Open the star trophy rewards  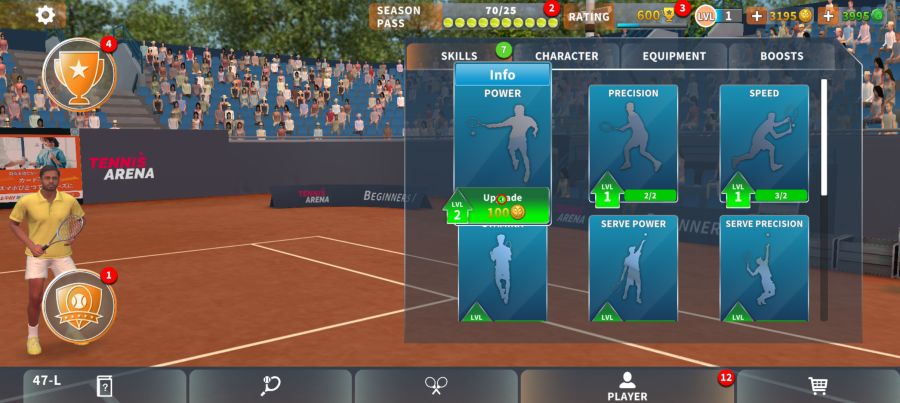(79, 71)
